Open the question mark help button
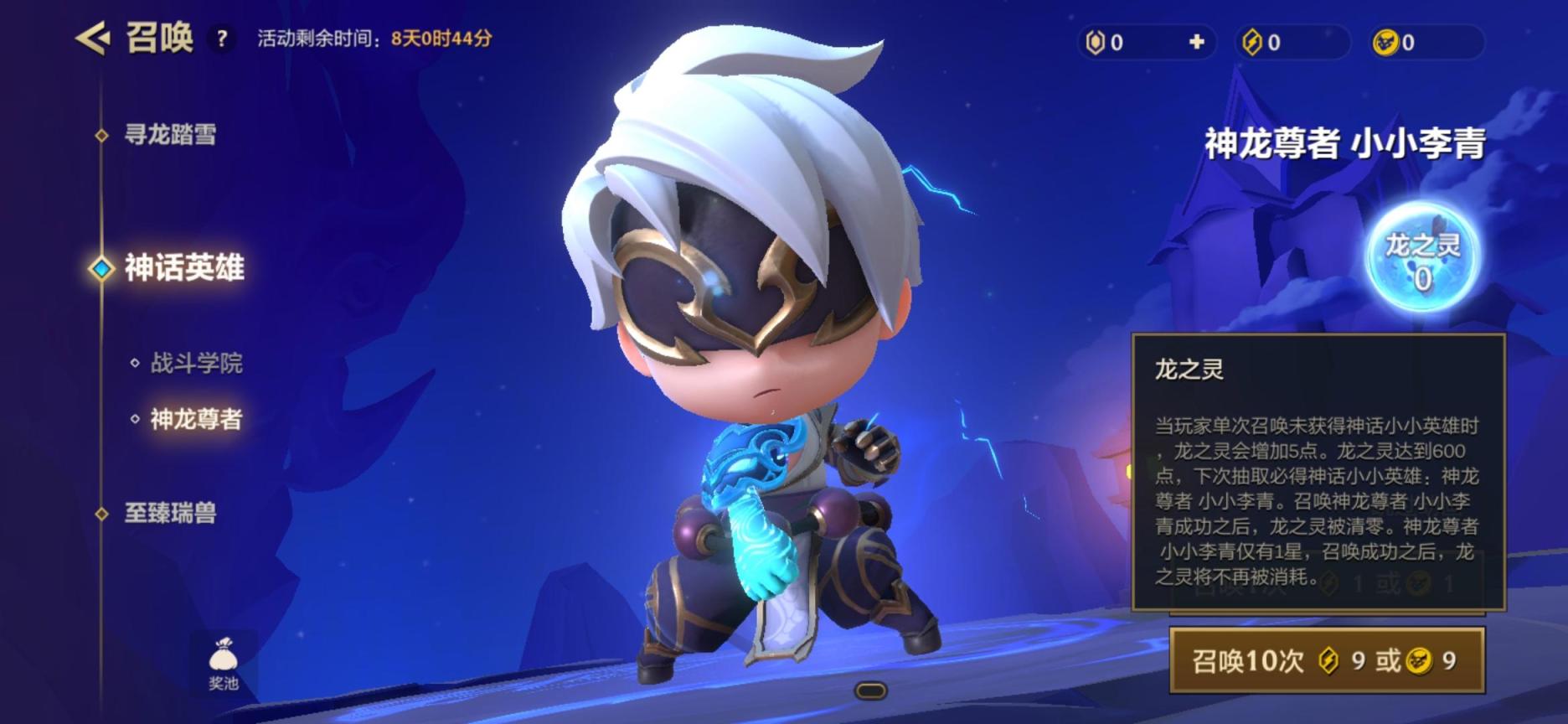Image resolution: width=1568 pixels, height=724 pixels. tap(222, 39)
